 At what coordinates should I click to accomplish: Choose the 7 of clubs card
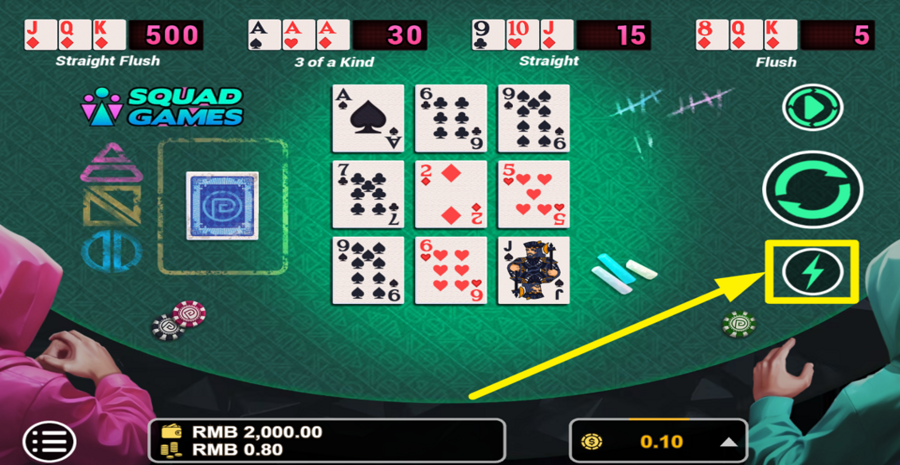(x=368, y=194)
